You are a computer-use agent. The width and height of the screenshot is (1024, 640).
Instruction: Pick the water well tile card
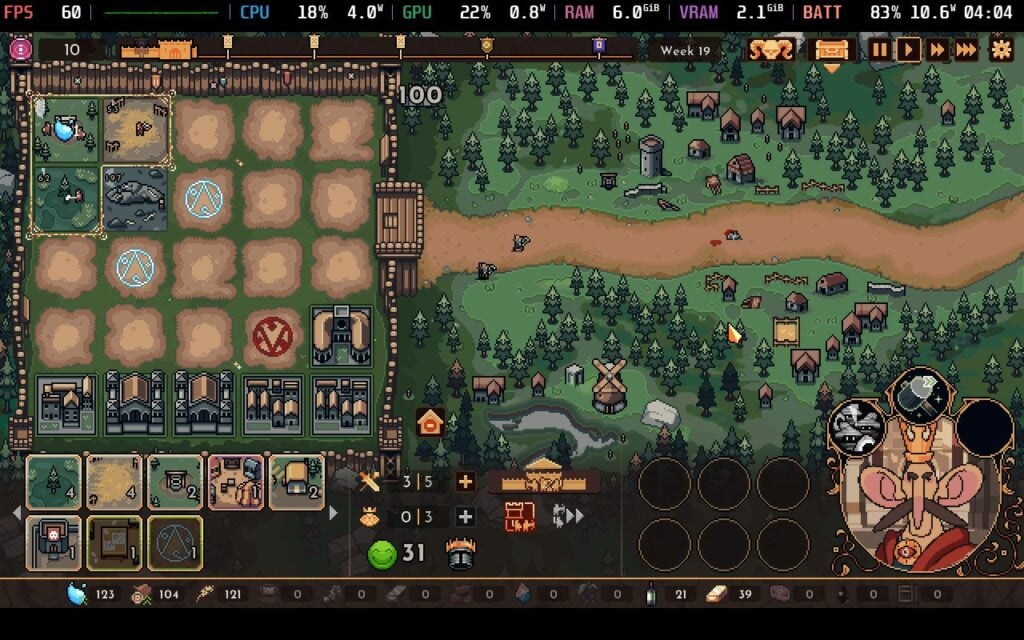[174, 482]
